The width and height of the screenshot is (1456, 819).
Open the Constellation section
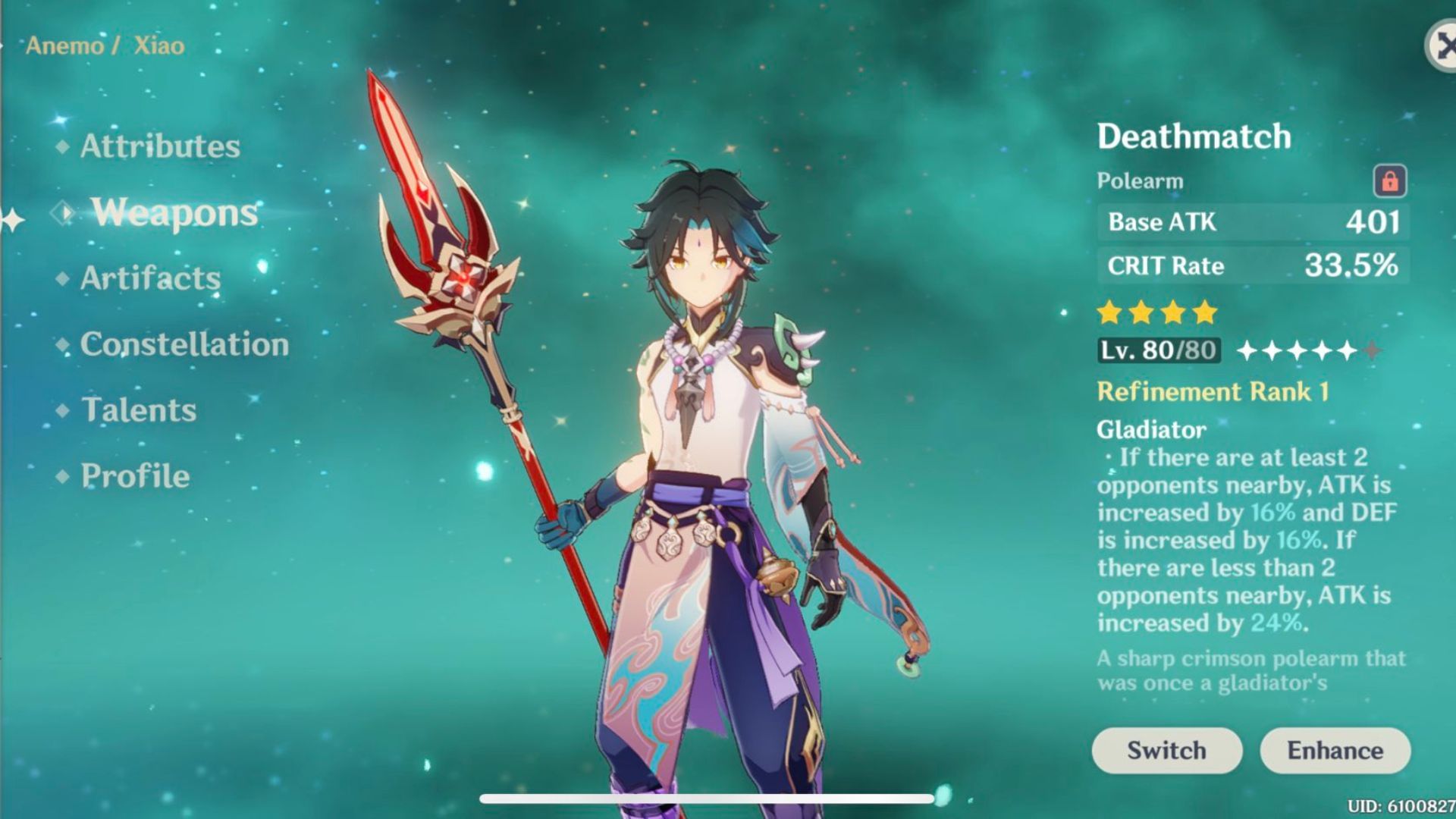pos(183,345)
